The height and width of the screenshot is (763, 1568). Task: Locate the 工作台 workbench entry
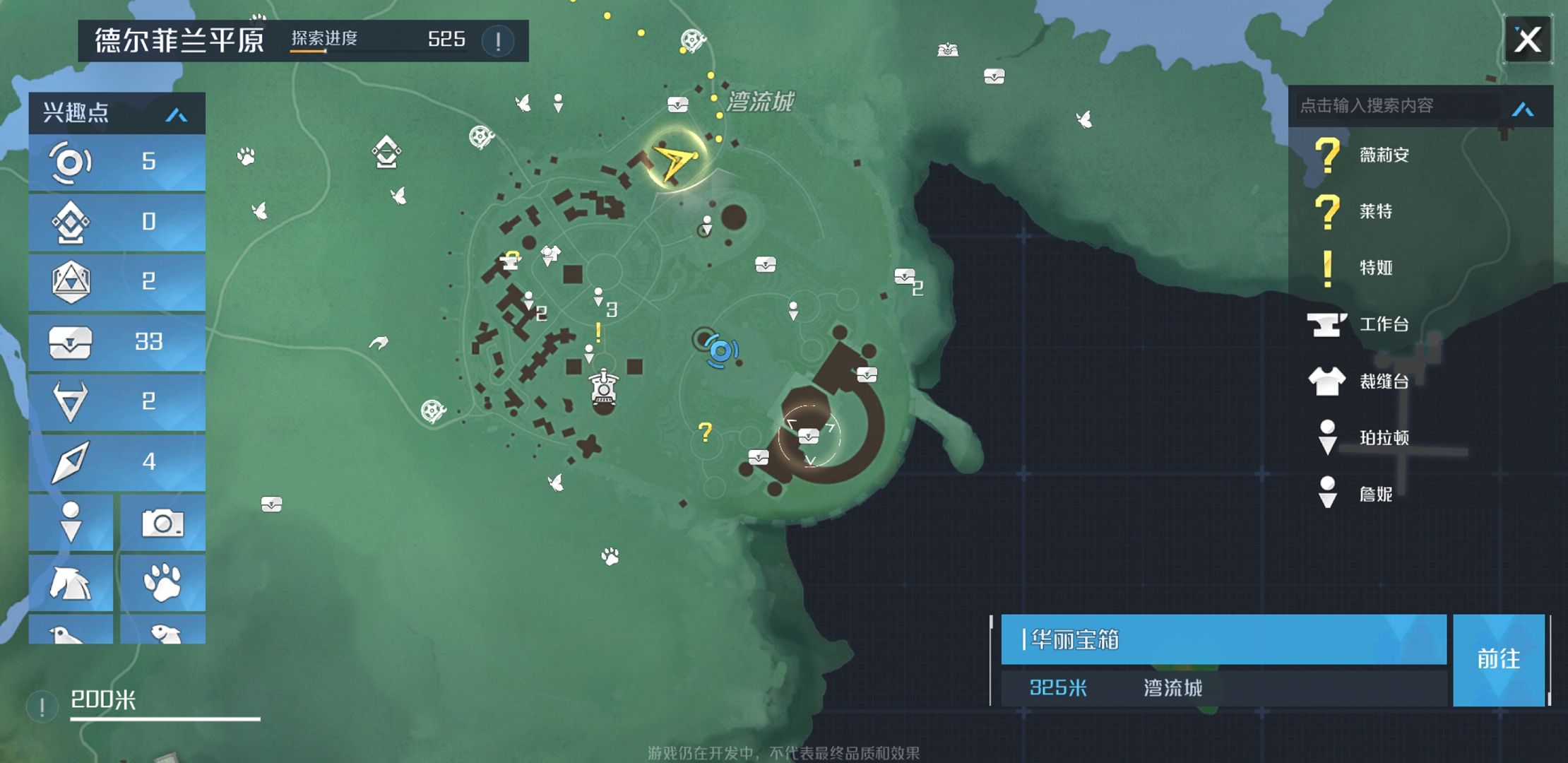1382,324
